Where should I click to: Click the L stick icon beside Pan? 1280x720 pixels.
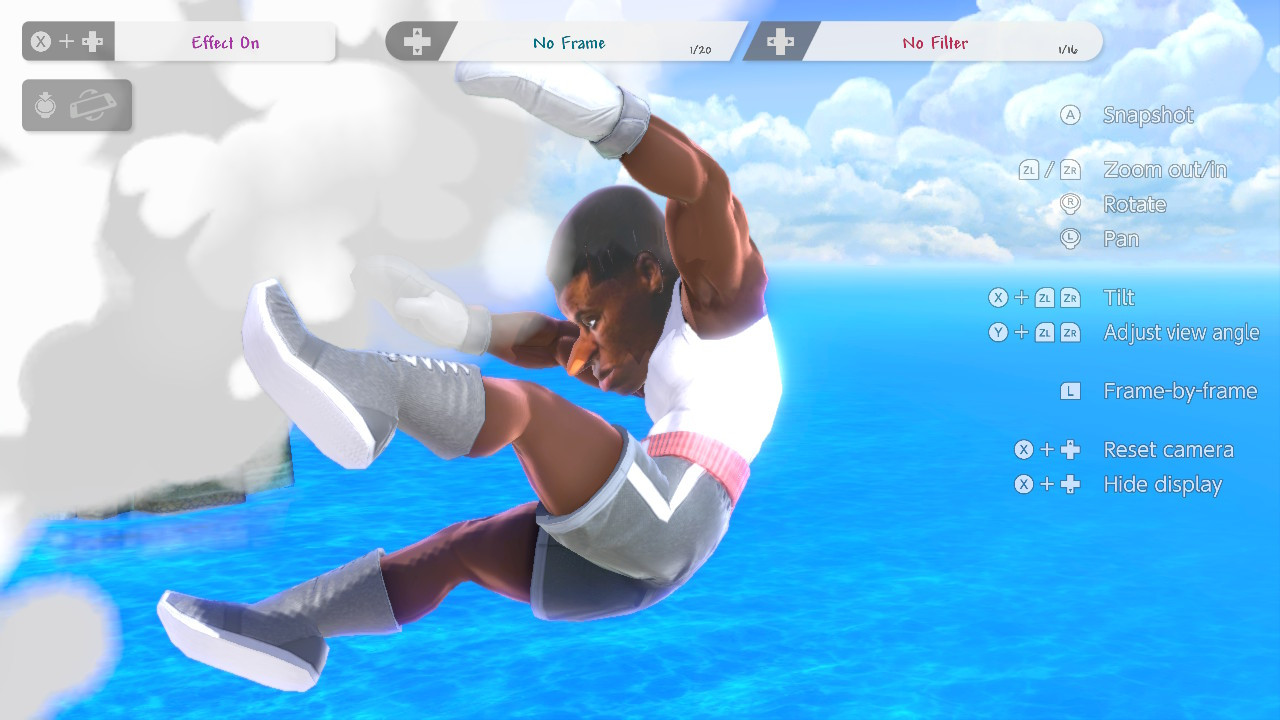(x=1070, y=239)
